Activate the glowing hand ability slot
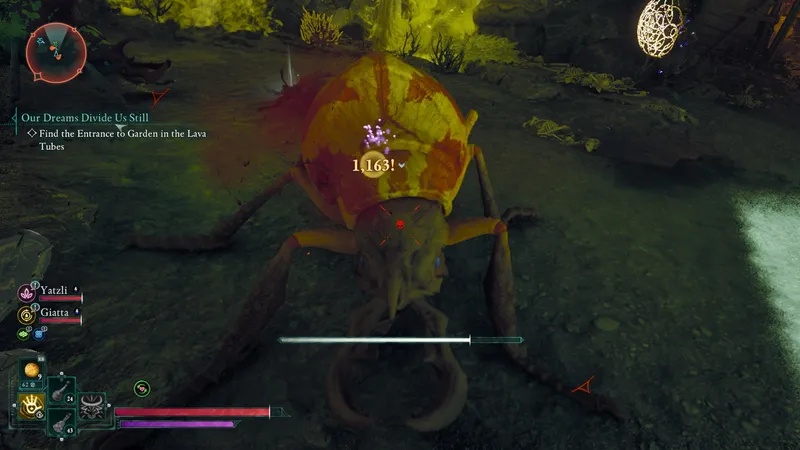 31,405
